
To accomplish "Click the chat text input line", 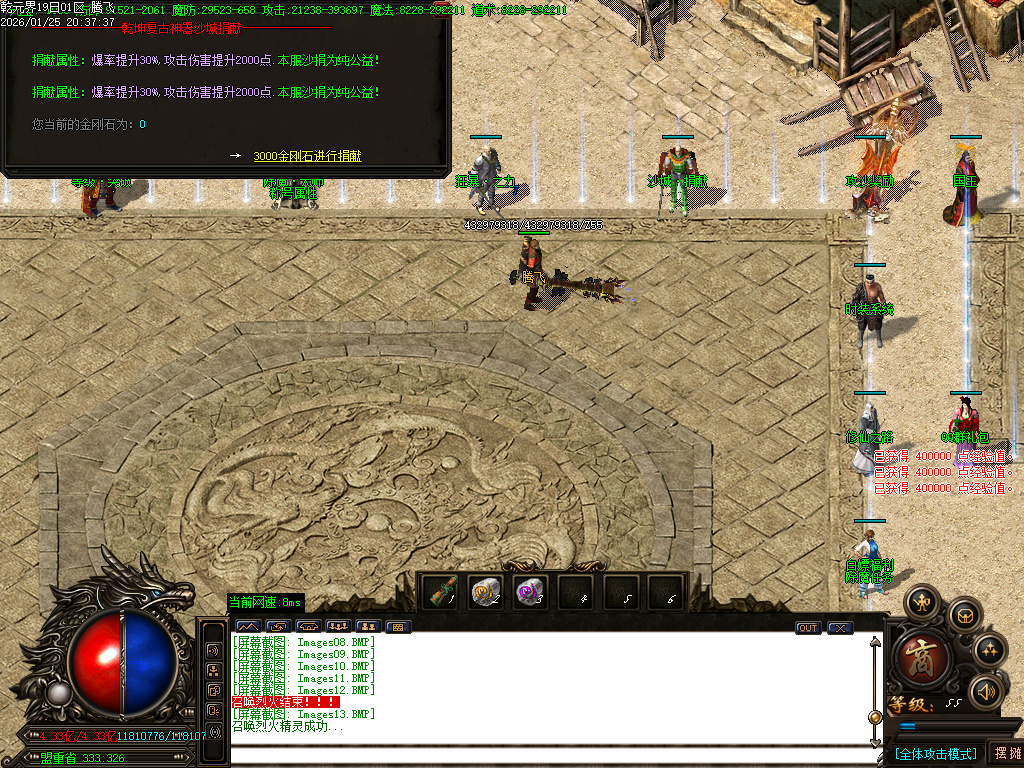I will (x=540, y=755).
